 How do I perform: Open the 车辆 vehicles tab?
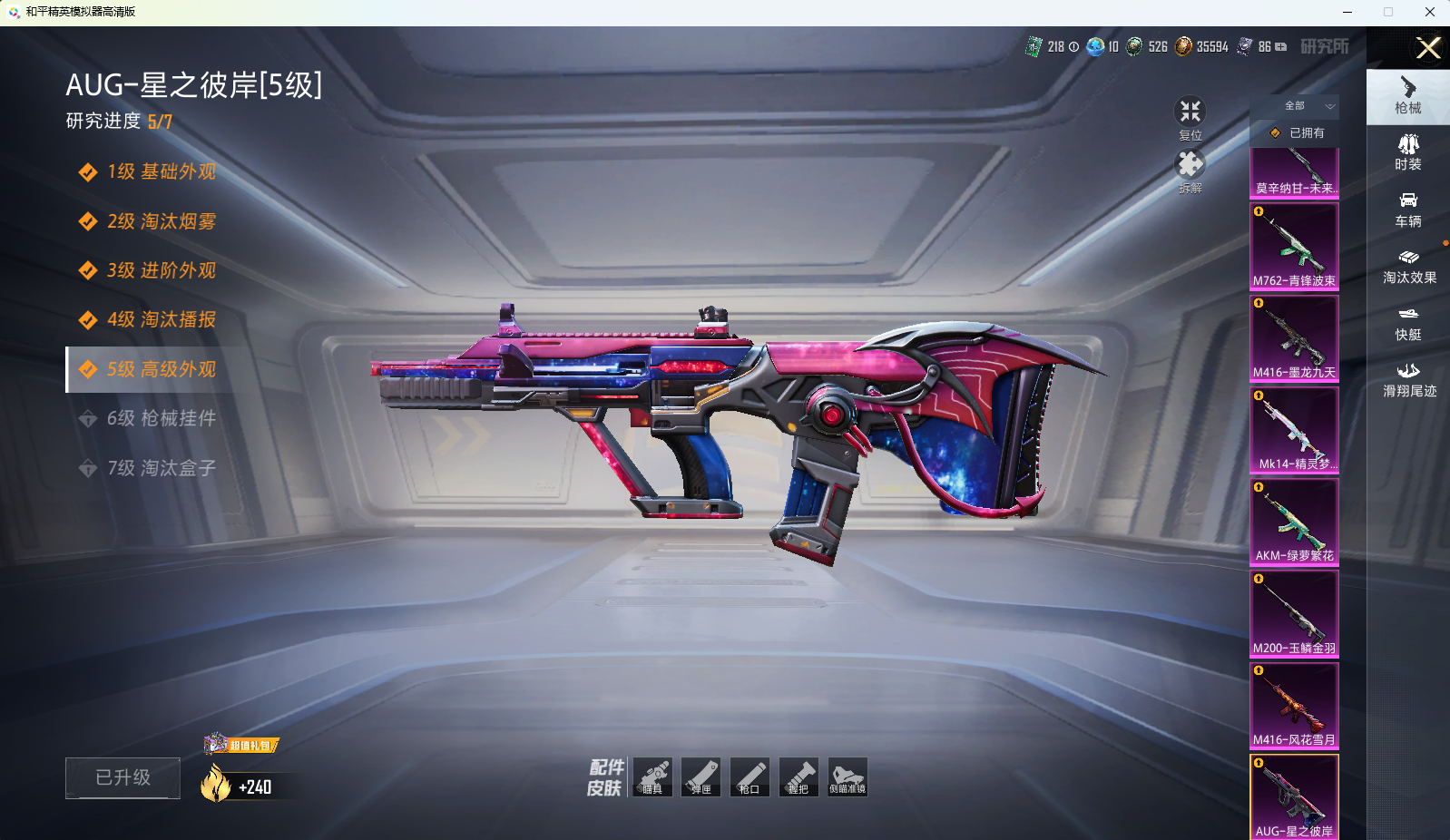tap(1407, 210)
